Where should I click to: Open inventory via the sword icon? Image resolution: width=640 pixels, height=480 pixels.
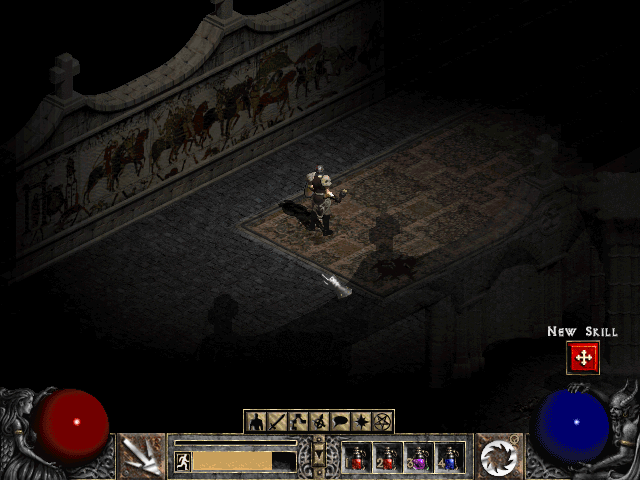277,421
